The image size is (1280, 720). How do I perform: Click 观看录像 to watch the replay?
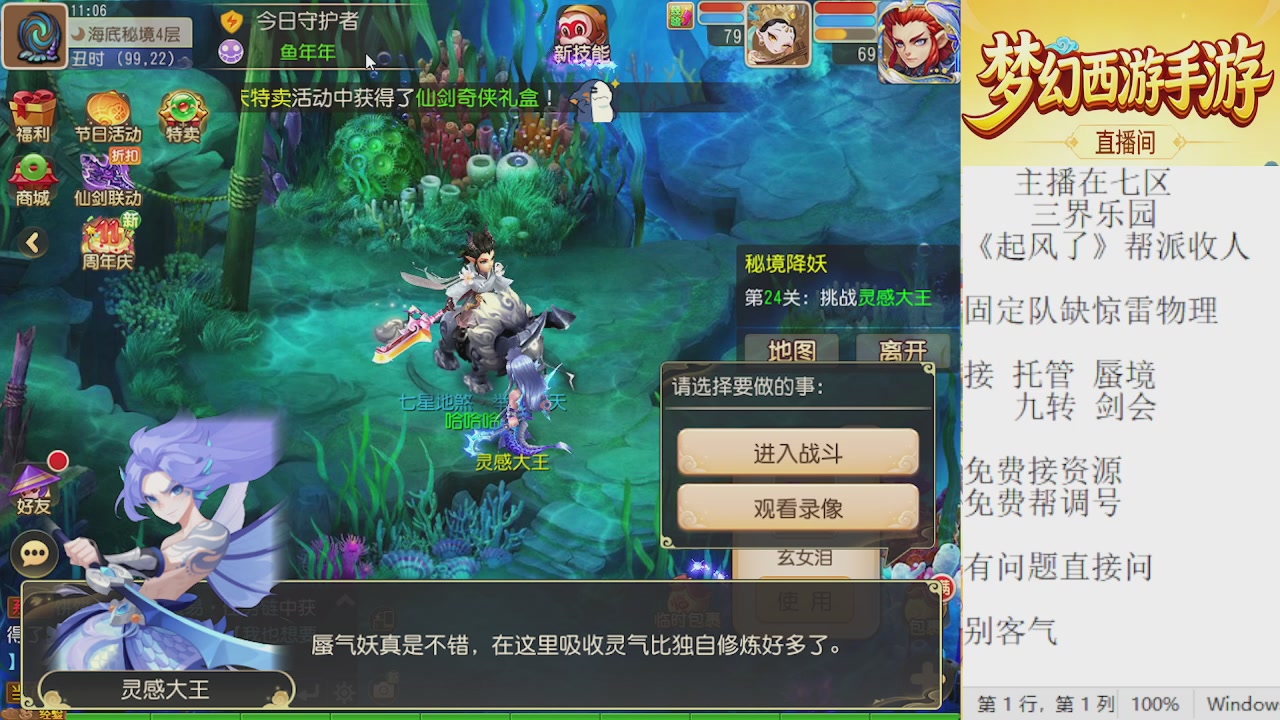point(797,507)
